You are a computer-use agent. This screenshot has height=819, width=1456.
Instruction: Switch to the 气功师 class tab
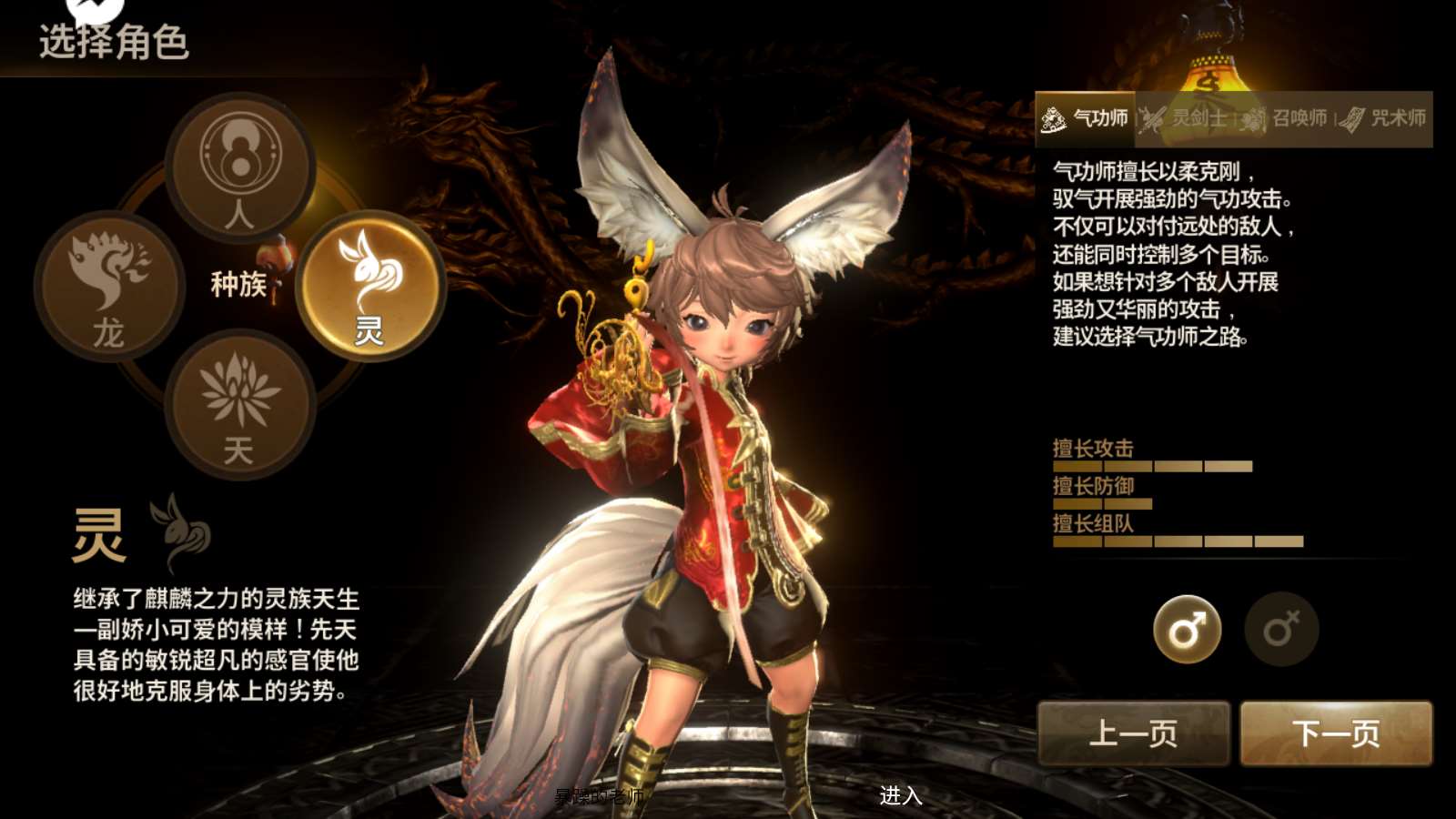[1086, 118]
